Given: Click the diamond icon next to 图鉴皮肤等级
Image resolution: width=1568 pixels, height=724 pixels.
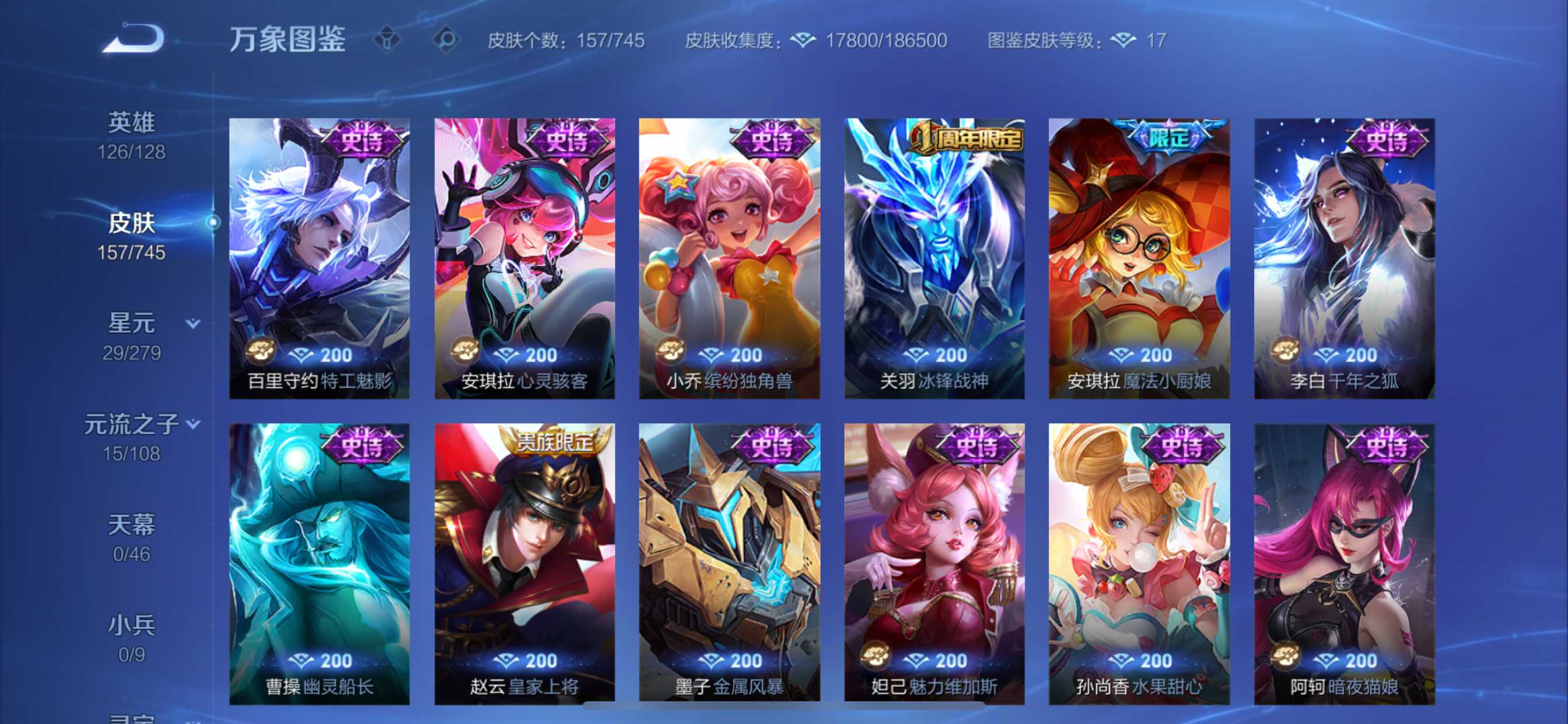Looking at the screenshot, I should (x=1123, y=40).
